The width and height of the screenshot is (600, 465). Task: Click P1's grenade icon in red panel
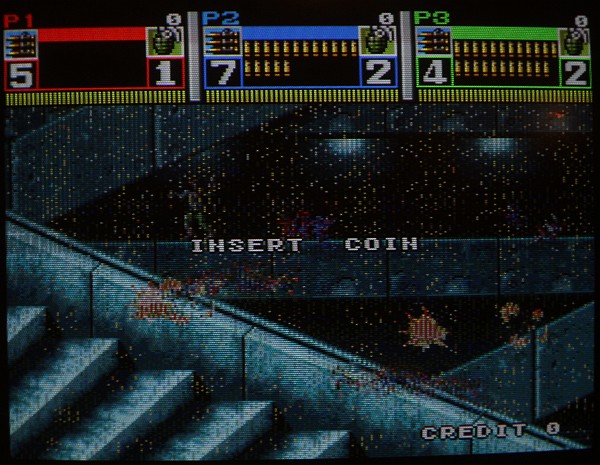pos(165,43)
